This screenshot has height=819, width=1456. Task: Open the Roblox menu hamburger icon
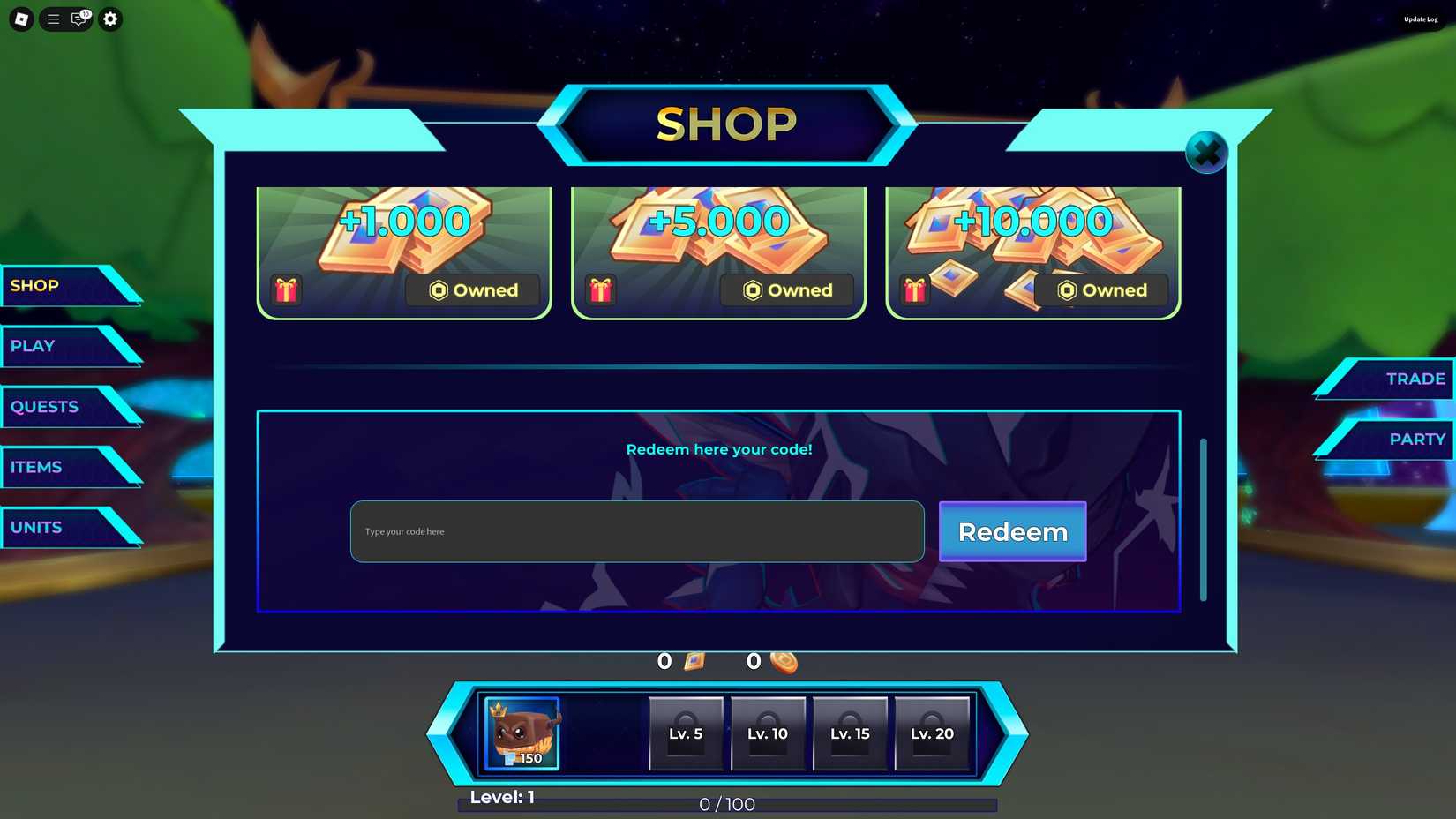(52, 19)
